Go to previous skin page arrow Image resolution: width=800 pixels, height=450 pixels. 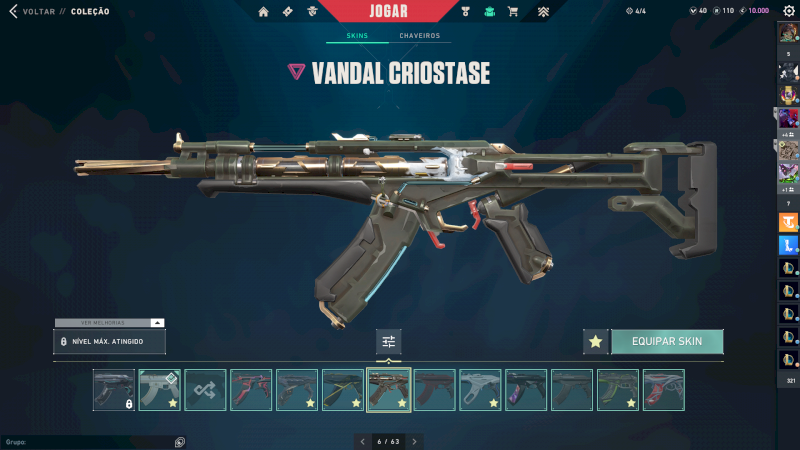click(362, 441)
